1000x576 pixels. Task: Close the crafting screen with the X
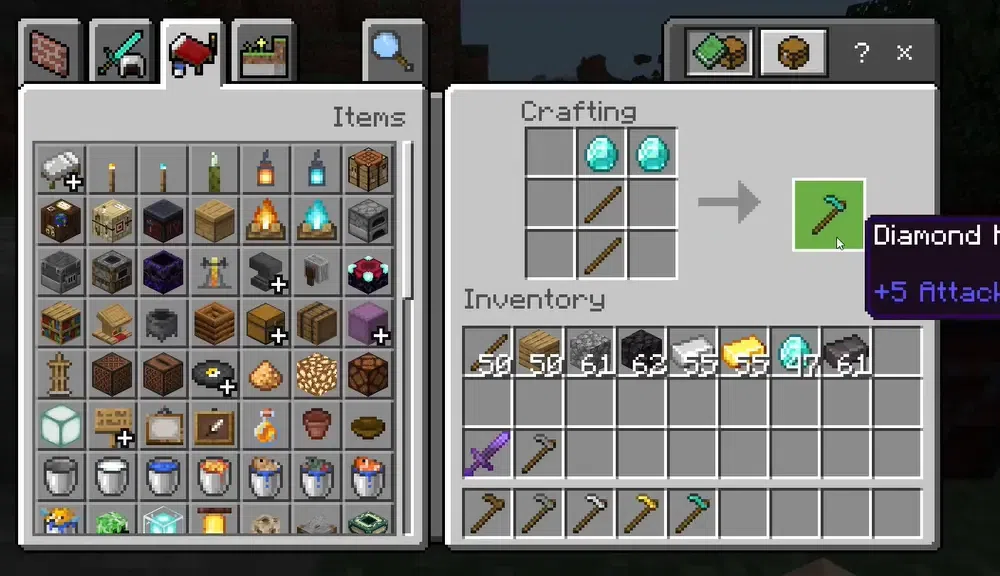pyautogui.click(x=905, y=53)
